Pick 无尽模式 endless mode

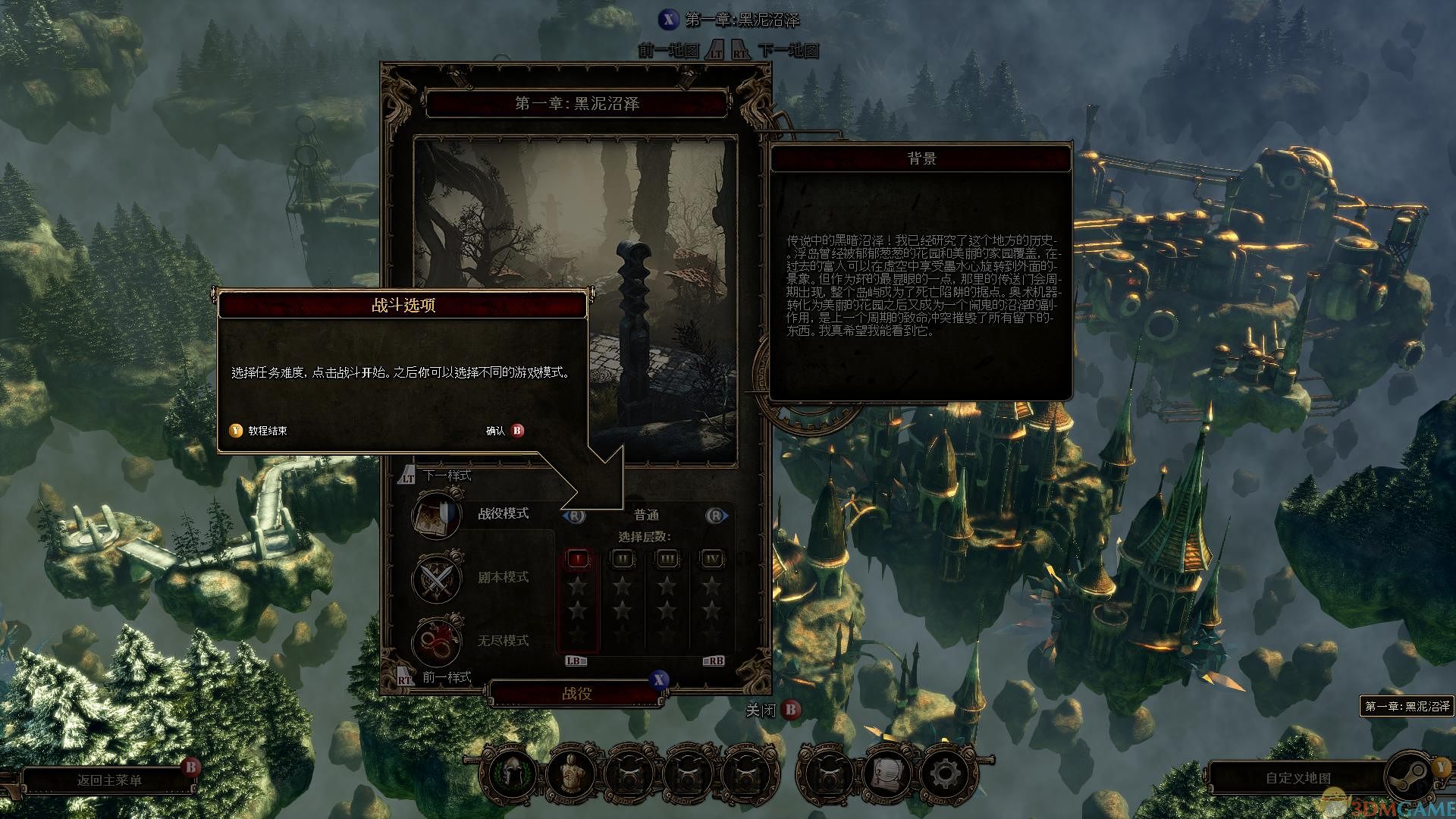503,641
